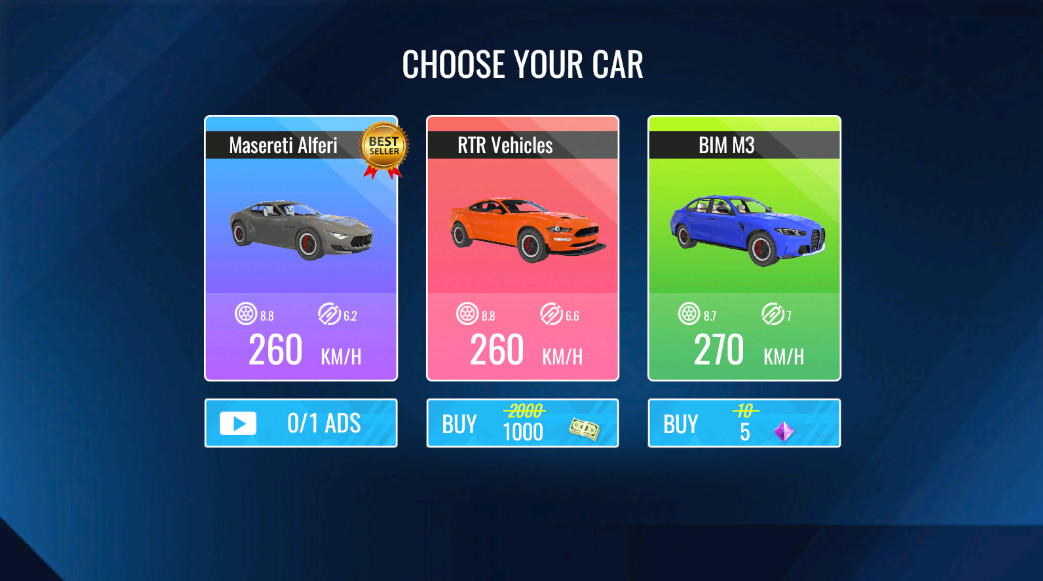Buy the RTR Vehicles for 1000 cash

(522, 423)
